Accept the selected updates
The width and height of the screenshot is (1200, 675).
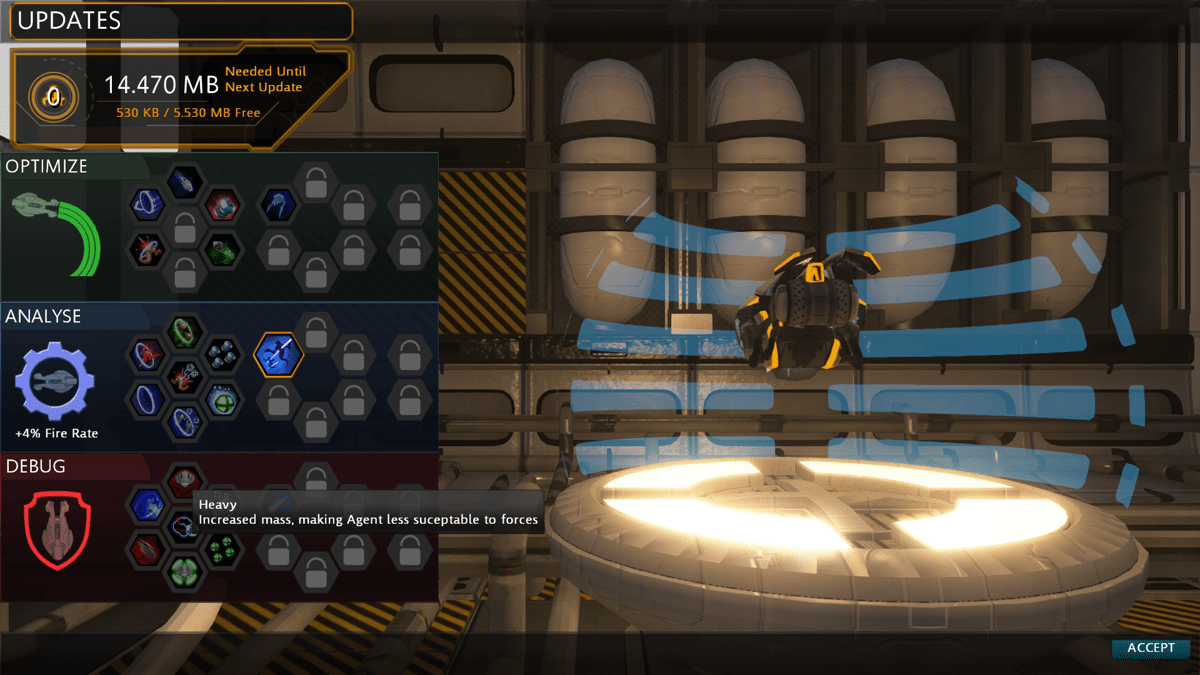pos(1150,648)
